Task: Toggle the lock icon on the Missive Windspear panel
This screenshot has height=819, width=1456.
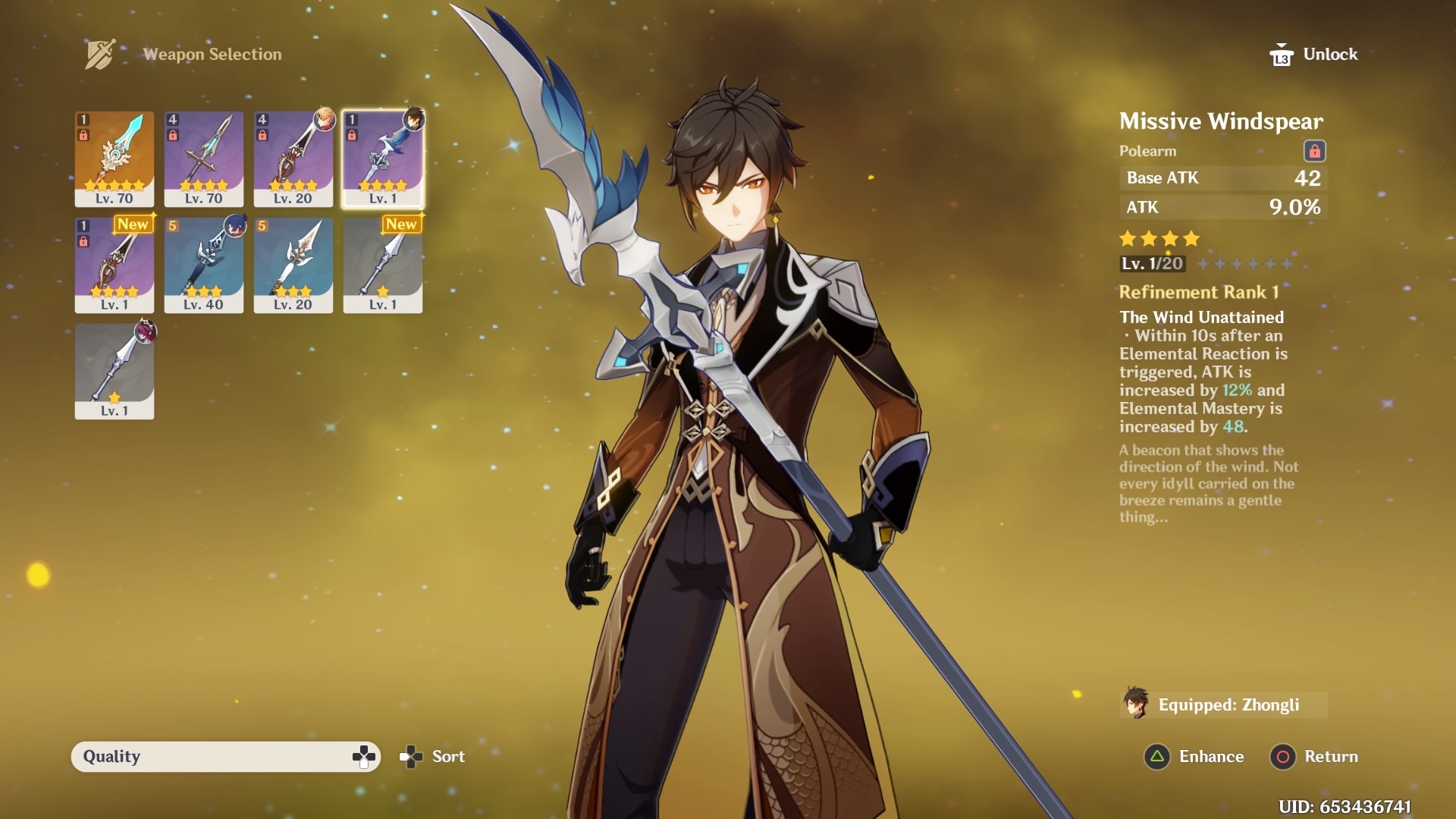Action: click(x=1316, y=151)
